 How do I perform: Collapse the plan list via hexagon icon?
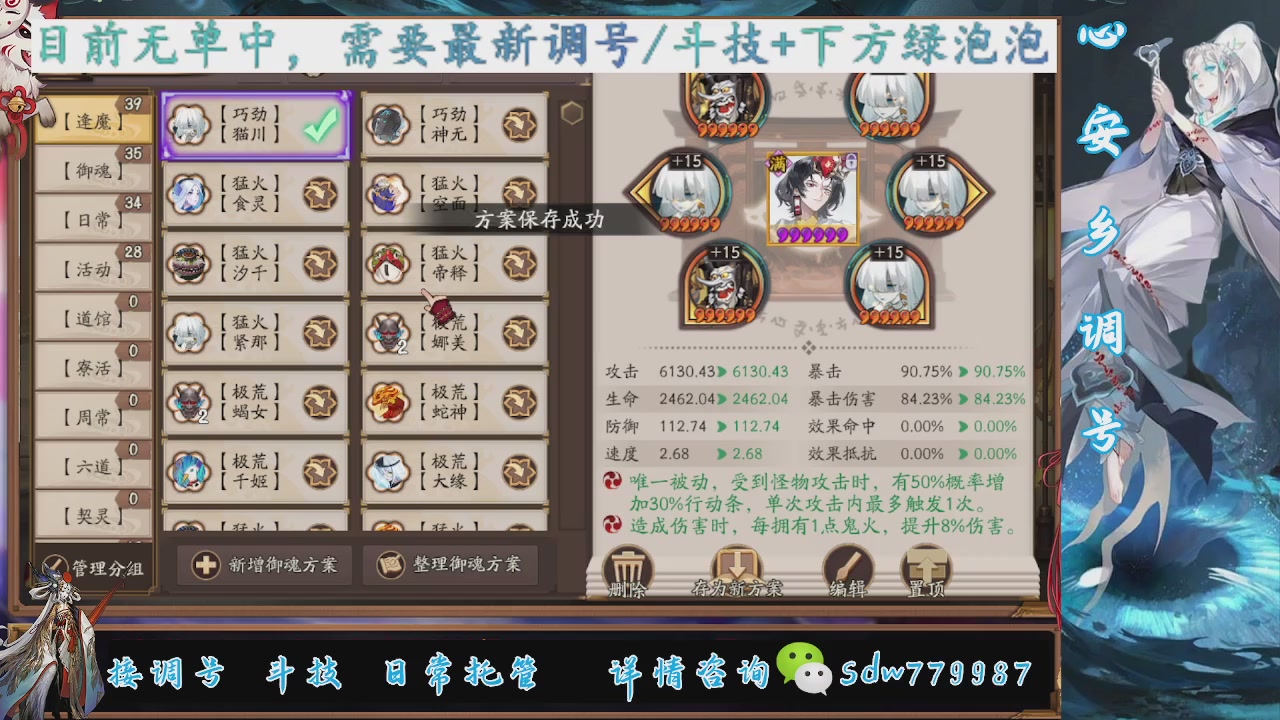(572, 113)
